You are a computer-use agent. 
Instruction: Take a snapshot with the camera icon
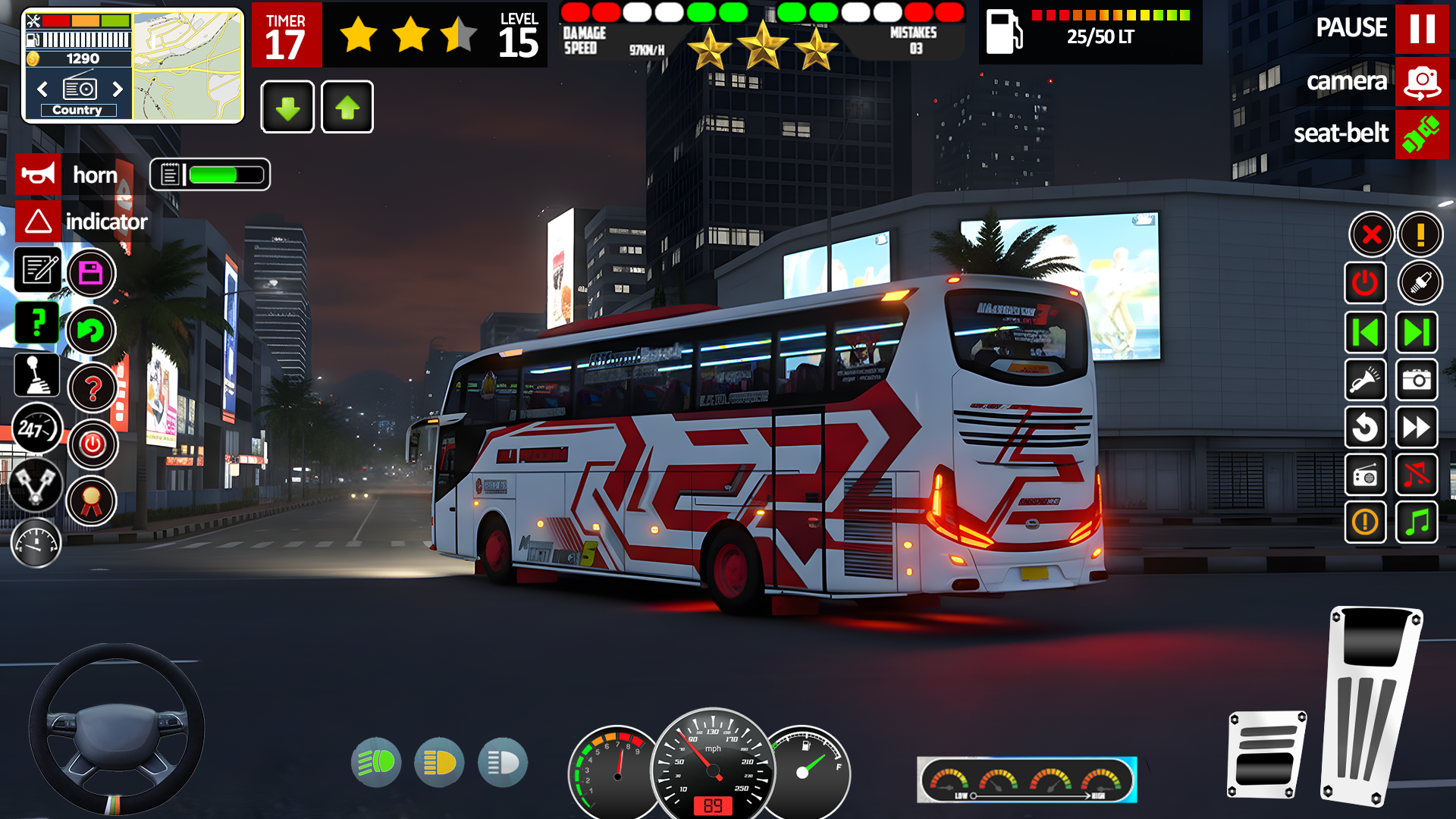(x=1417, y=380)
